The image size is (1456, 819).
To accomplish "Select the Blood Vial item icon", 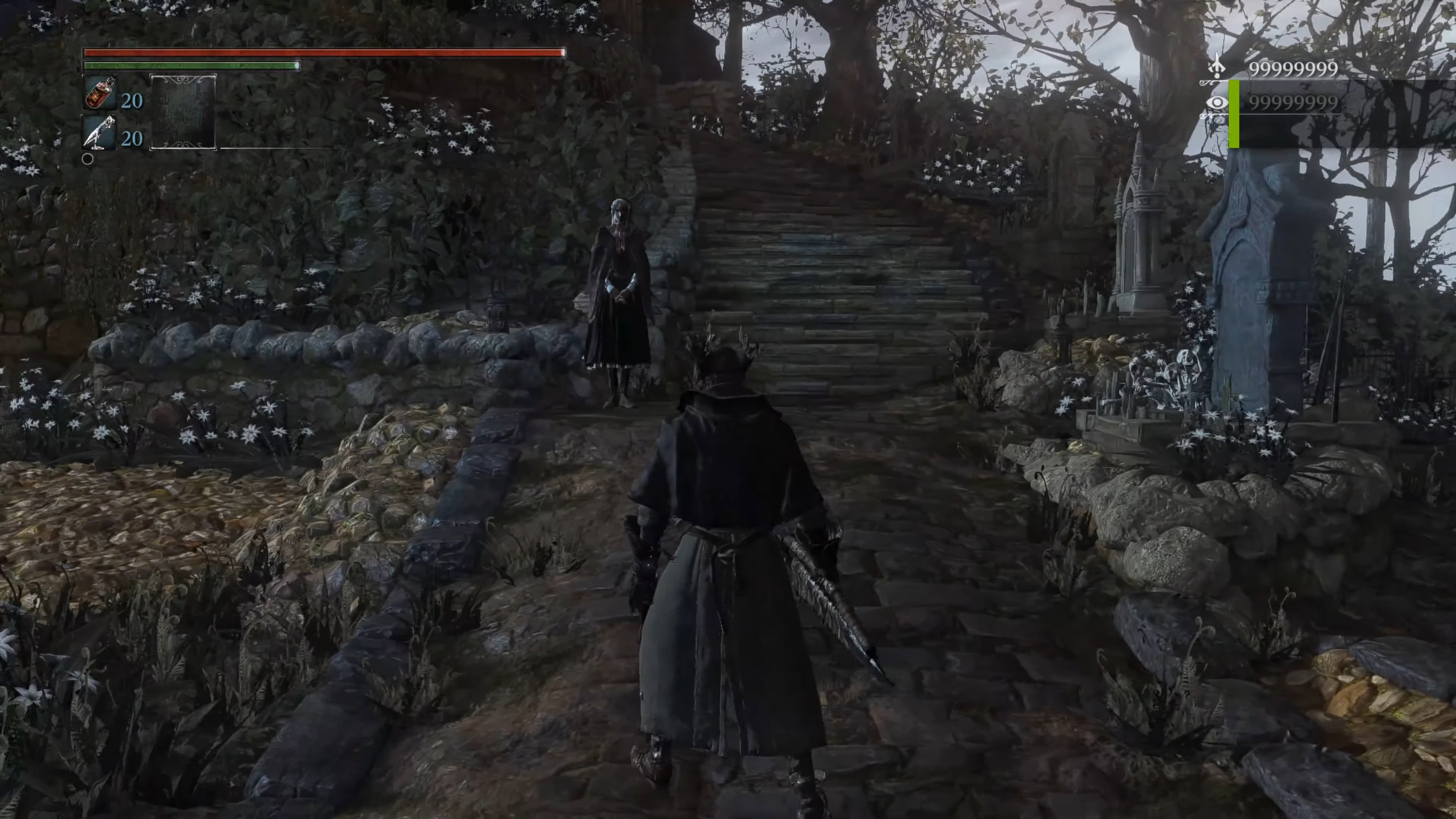I will coord(99,93).
